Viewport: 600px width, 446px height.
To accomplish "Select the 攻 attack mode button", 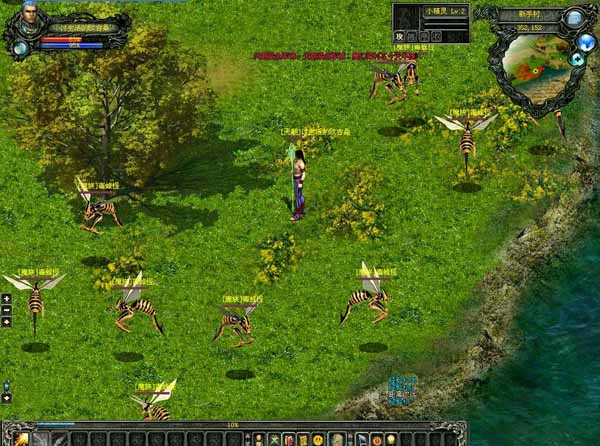I will 399,35.
